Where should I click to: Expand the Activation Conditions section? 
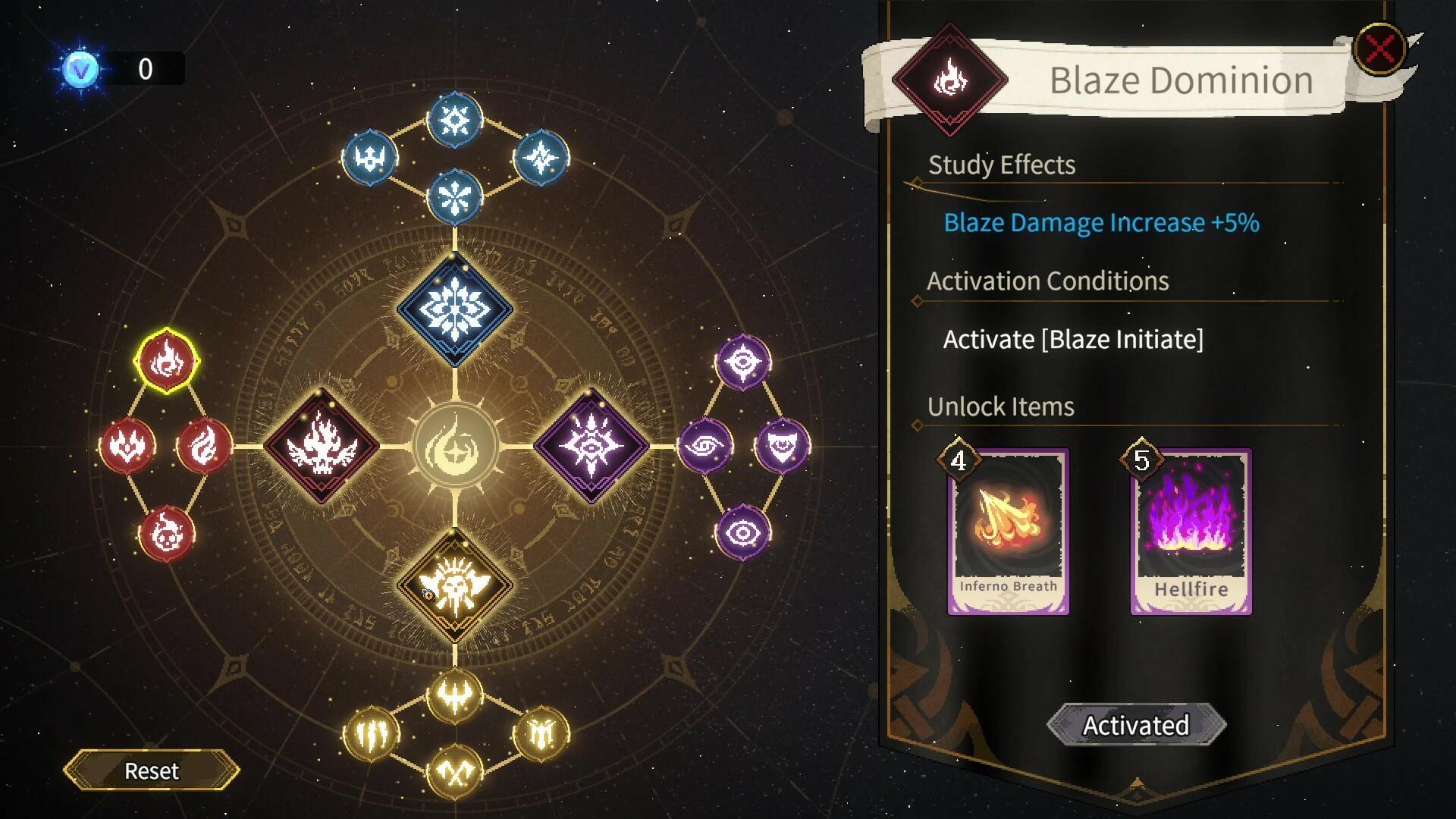[x=1049, y=281]
